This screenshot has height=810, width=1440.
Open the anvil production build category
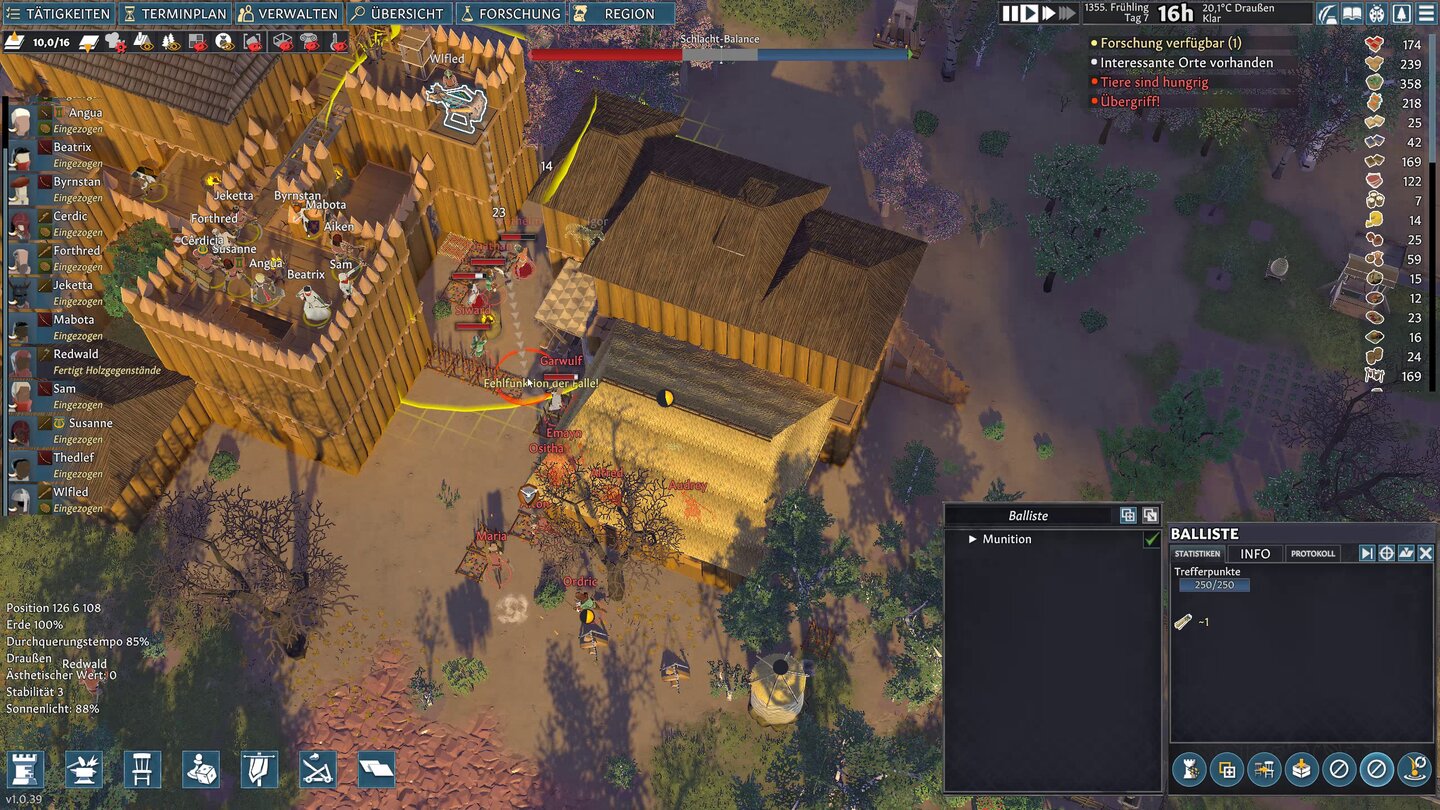click(x=84, y=769)
